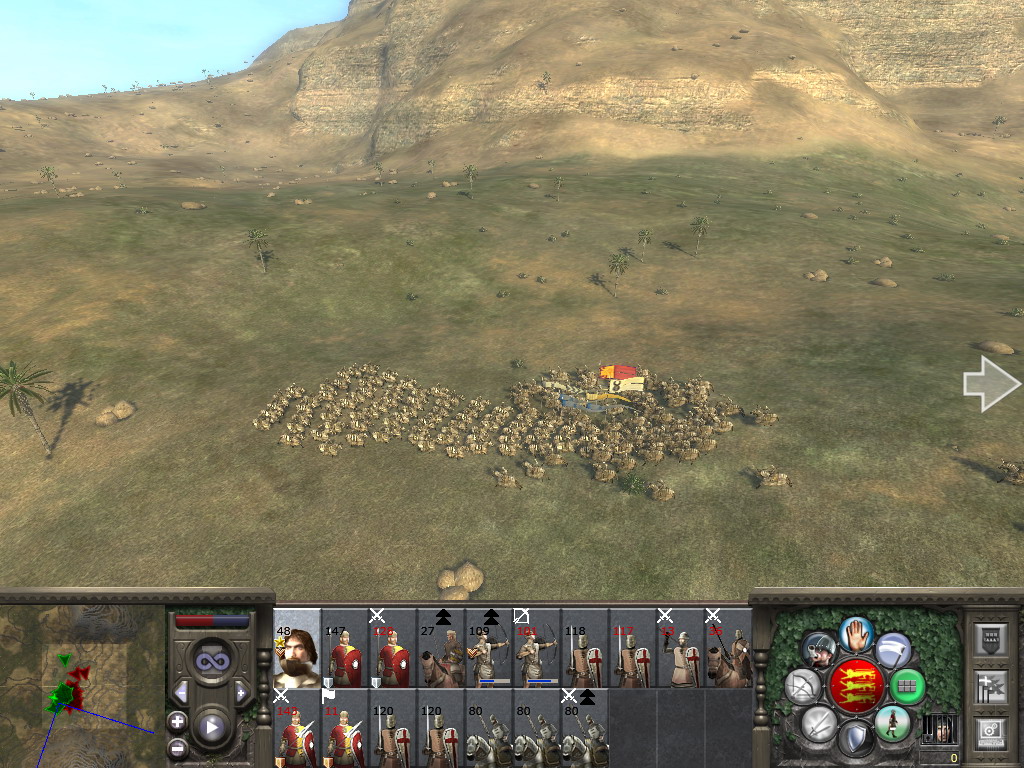Screen dimensions: 1024x768
Task: Toggle guard mode shield button
Action: 855,738
